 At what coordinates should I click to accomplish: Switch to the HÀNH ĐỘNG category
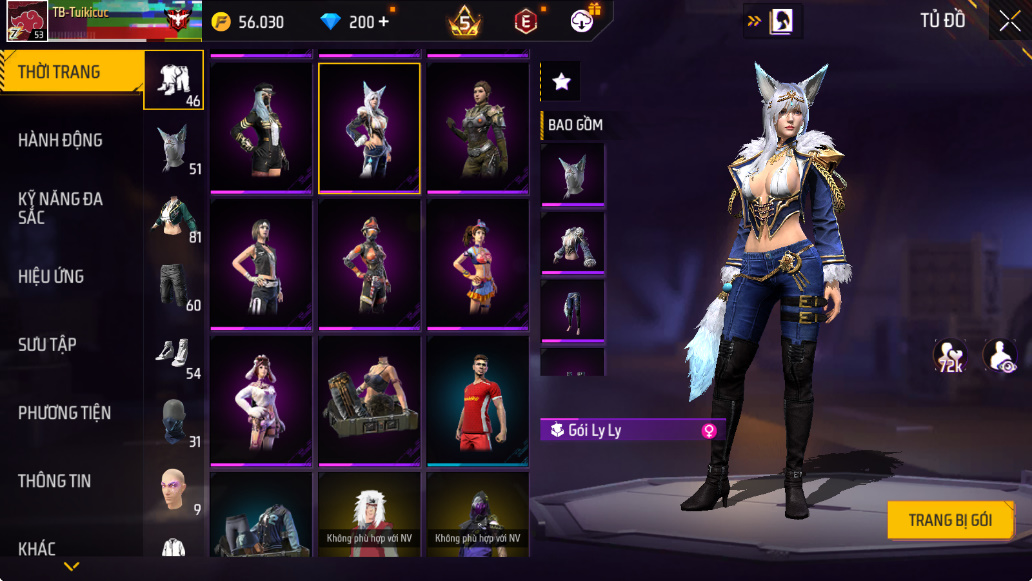[x=60, y=140]
